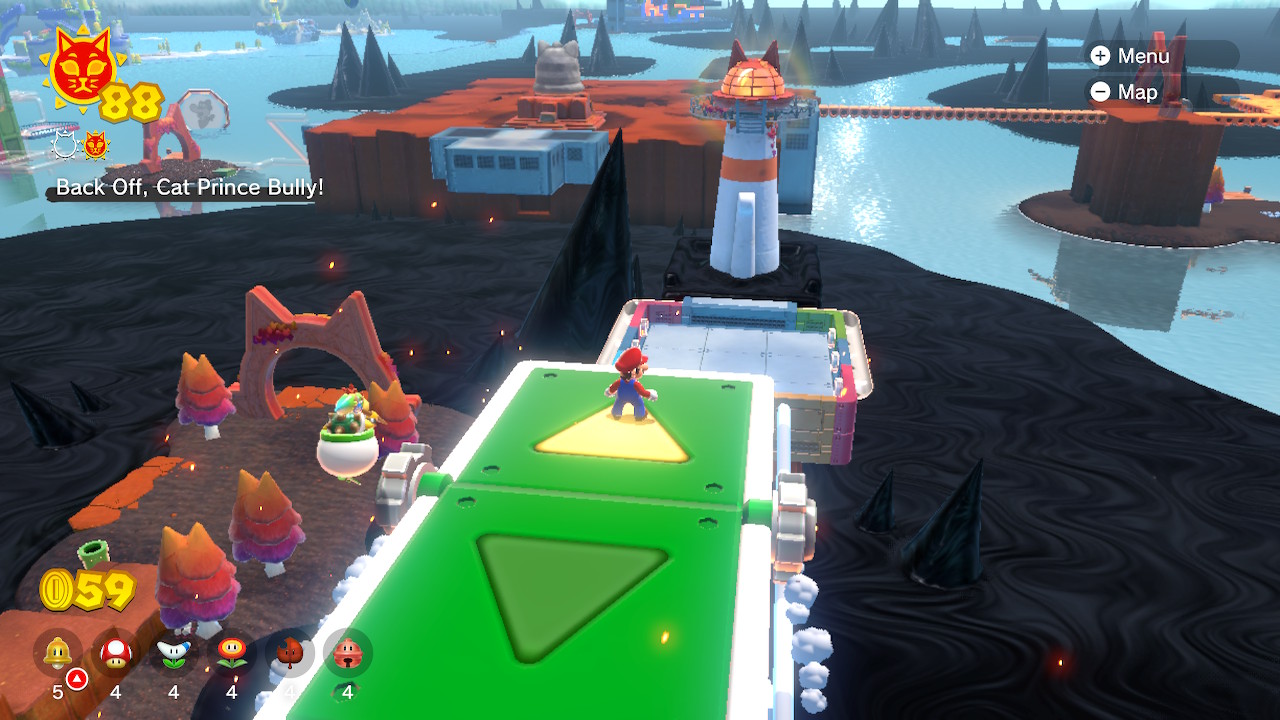Image resolution: width=1280 pixels, height=720 pixels.
Task: Choose the Fire Flower reserve item
Action: (232, 654)
